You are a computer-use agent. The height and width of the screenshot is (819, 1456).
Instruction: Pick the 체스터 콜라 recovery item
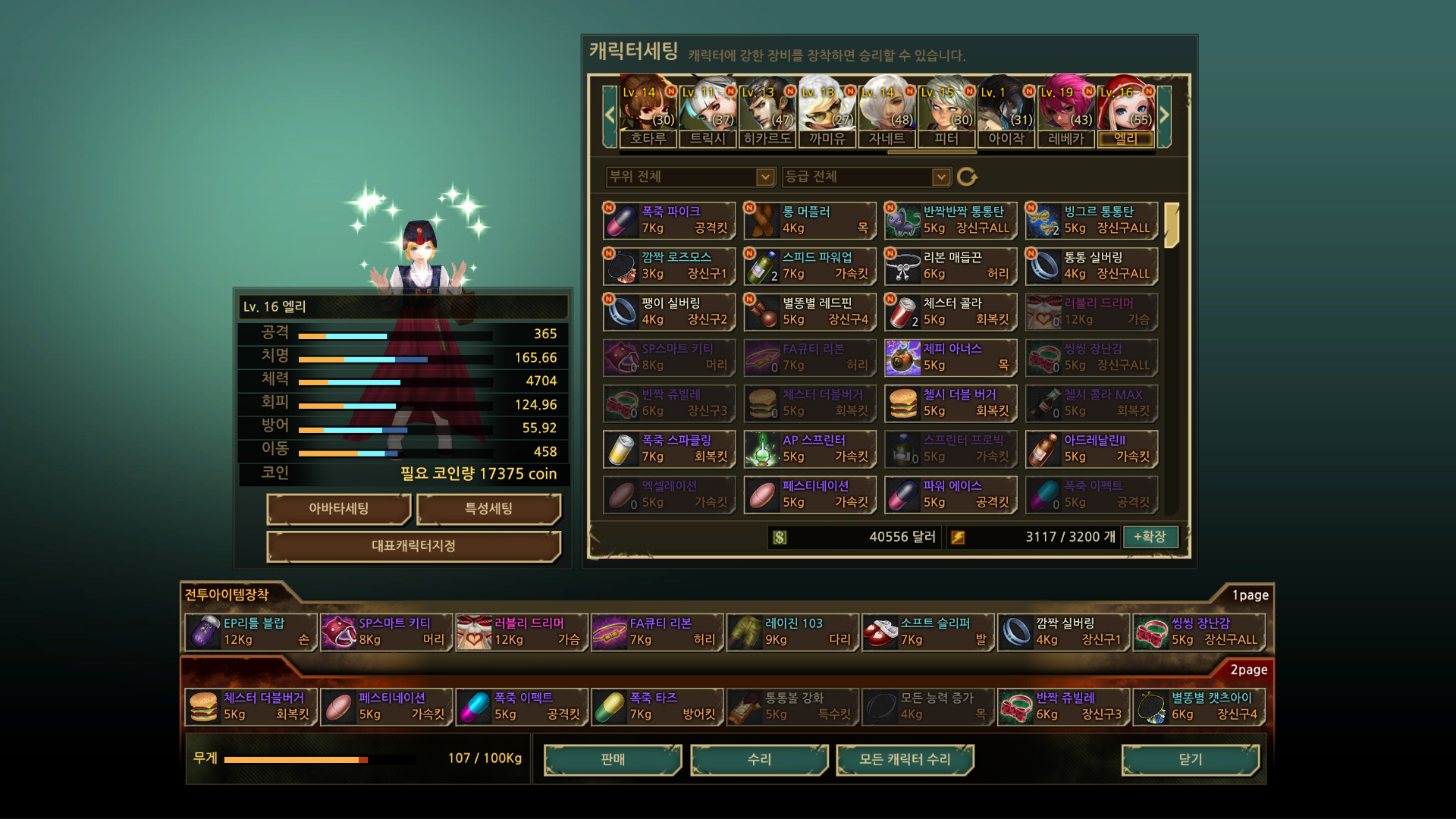950,312
